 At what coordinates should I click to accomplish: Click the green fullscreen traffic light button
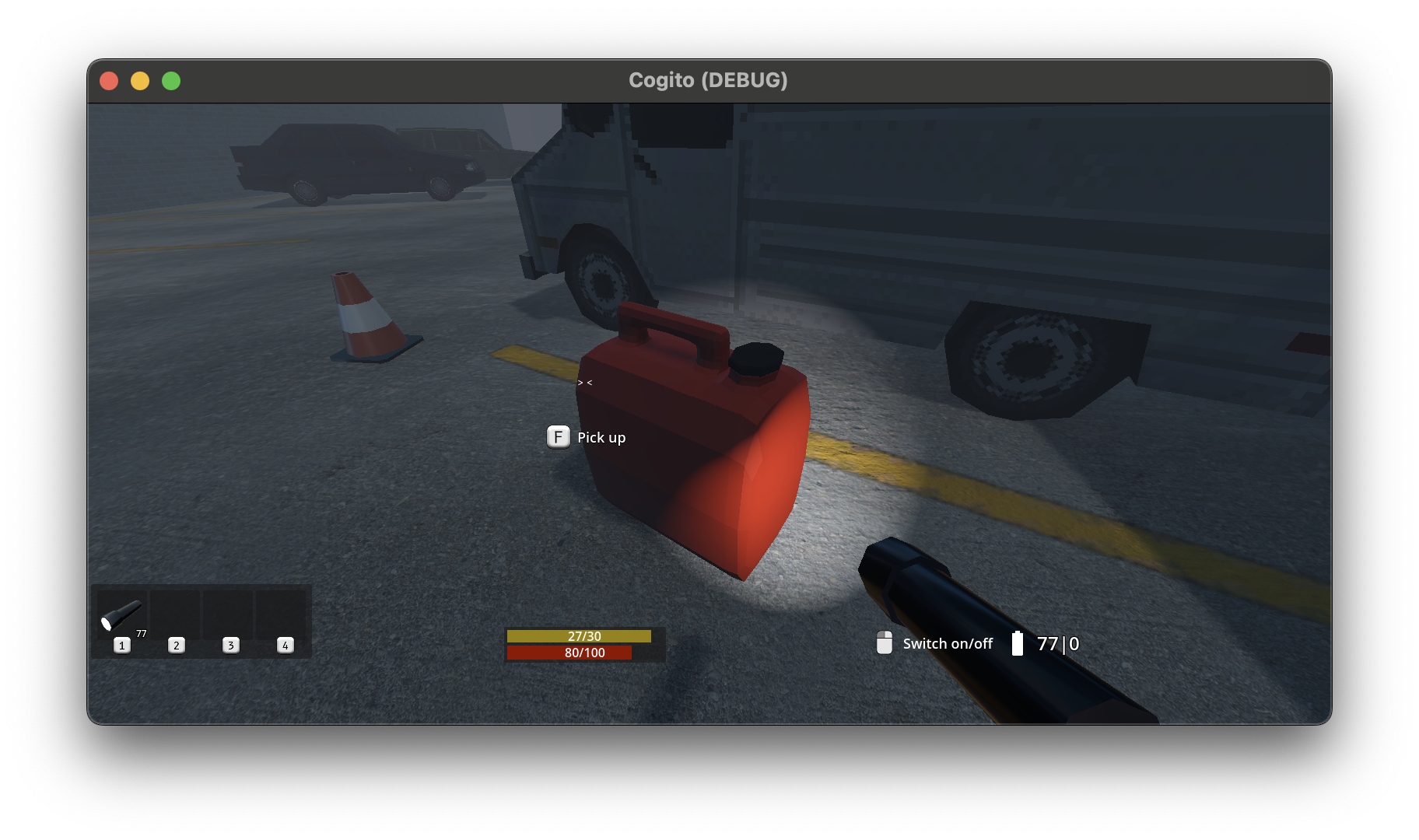171,80
